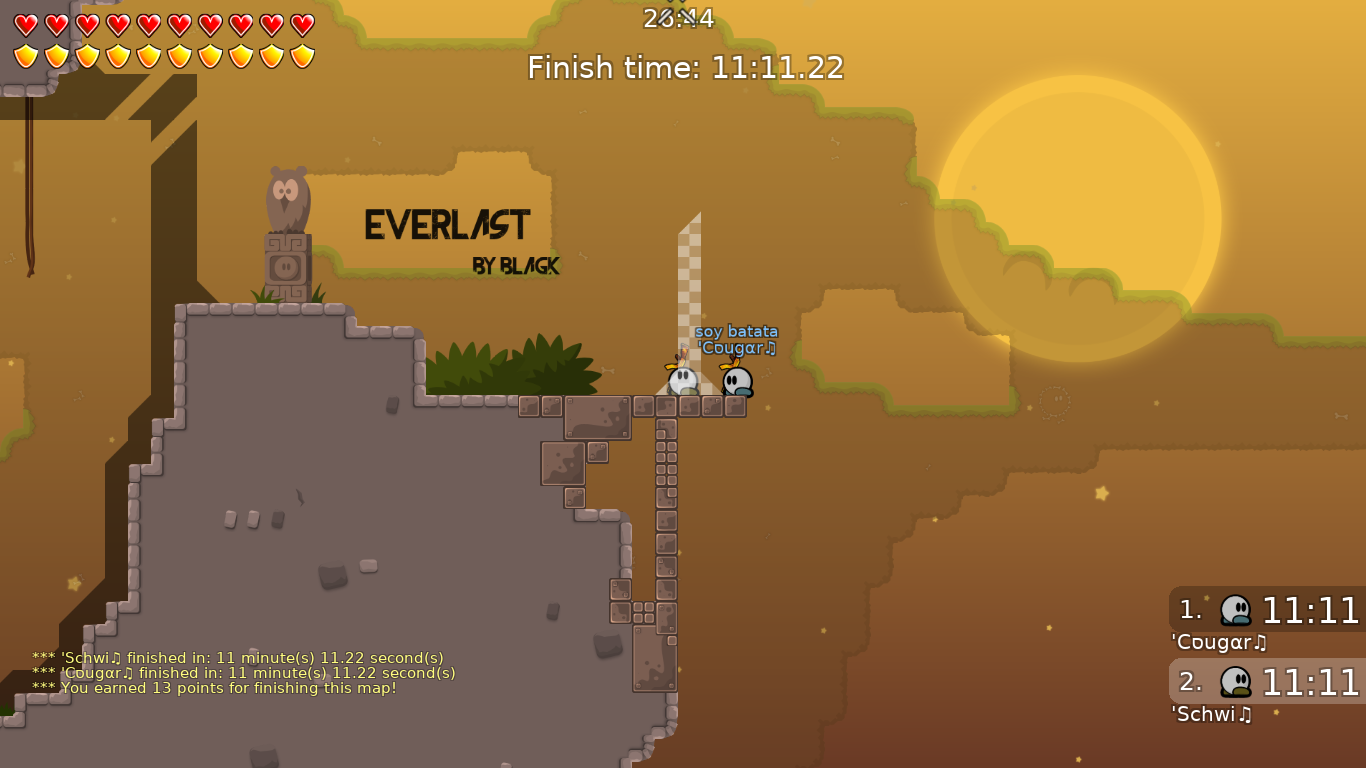Click the blue-footed tee standing beside the flagpole
The width and height of the screenshot is (1366, 768).
click(738, 383)
